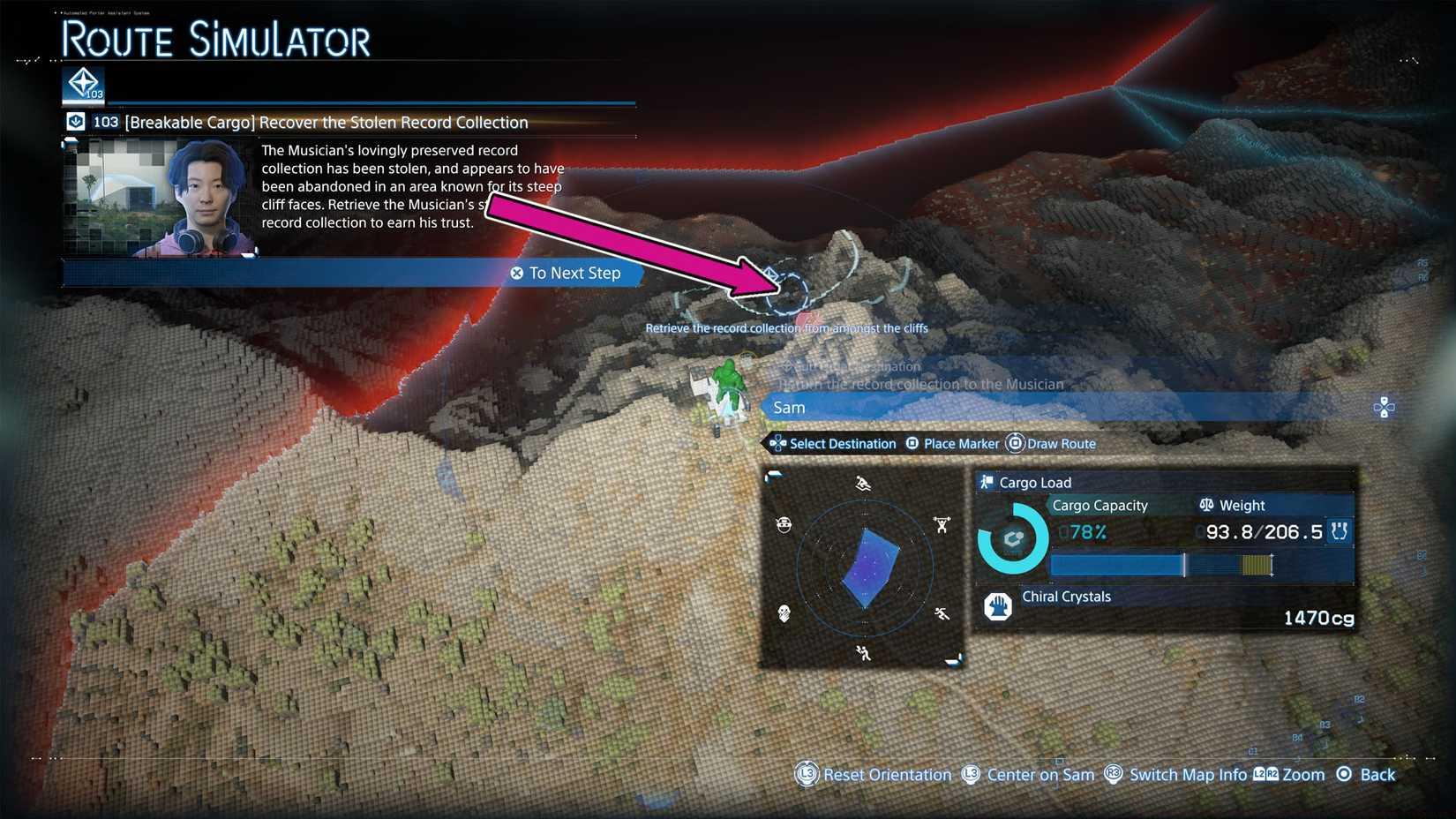Select the Chiral Crystals hand icon
Image resolution: width=1456 pixels, height=819 pixels.
pyautogui.click(x=998, y=606)
